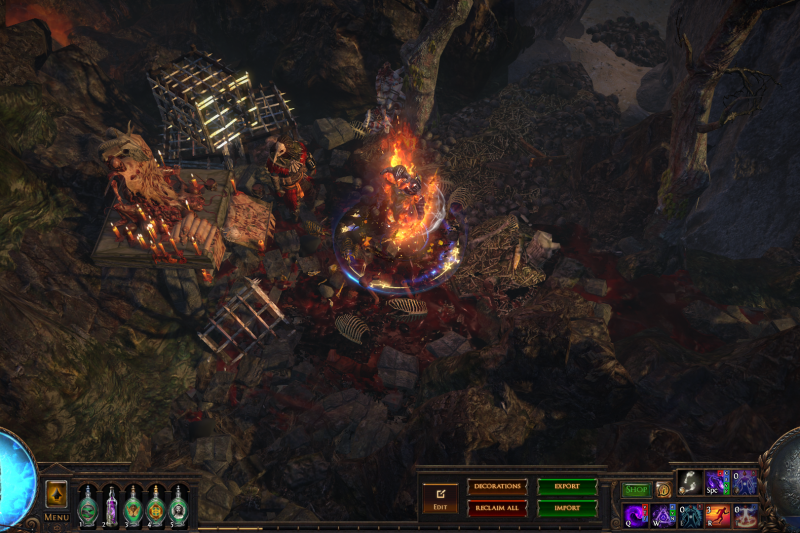Activate the purple vortex skill on Q

636,516
